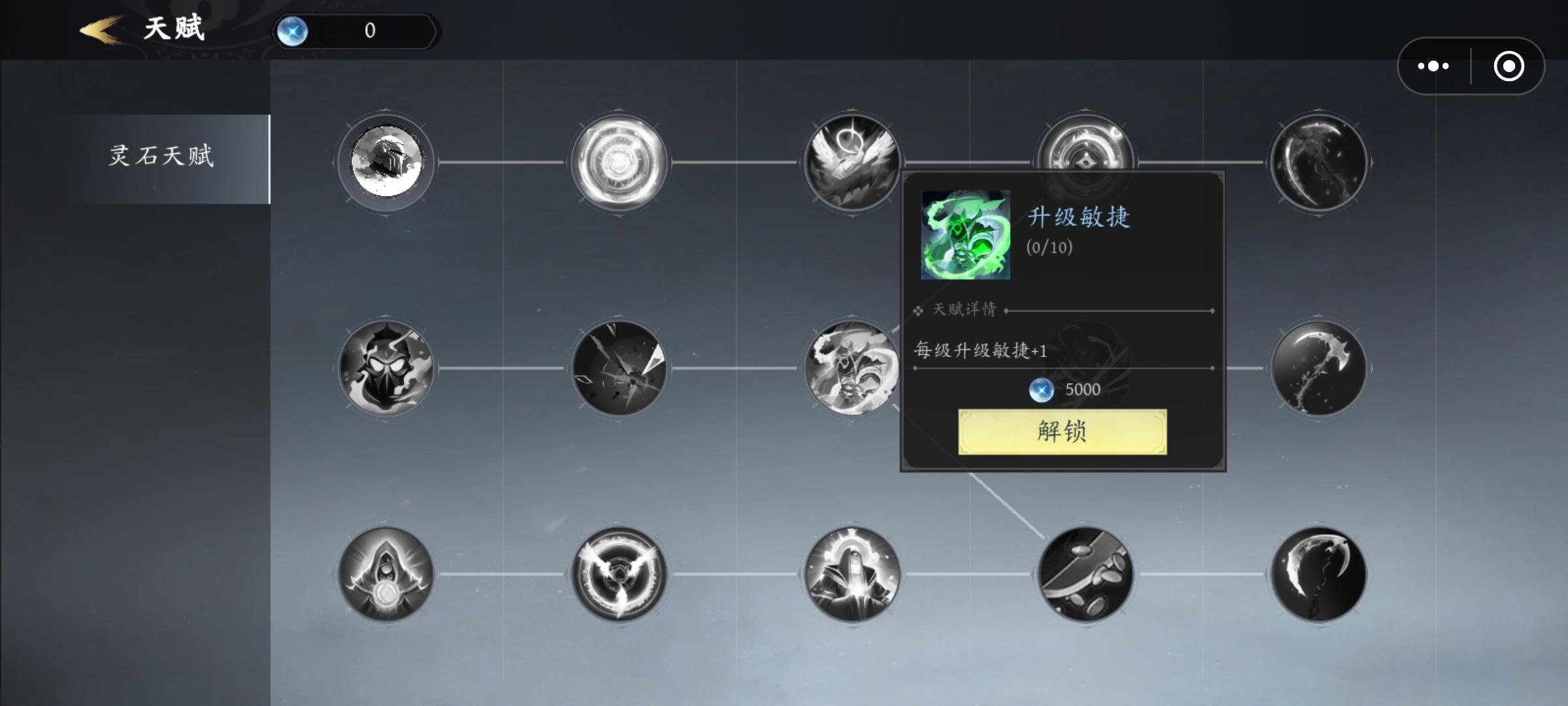The height and width of the screenshot is (706, 1568).
Task: Click the 5000 gem cost display
Action: point(1066,389)
